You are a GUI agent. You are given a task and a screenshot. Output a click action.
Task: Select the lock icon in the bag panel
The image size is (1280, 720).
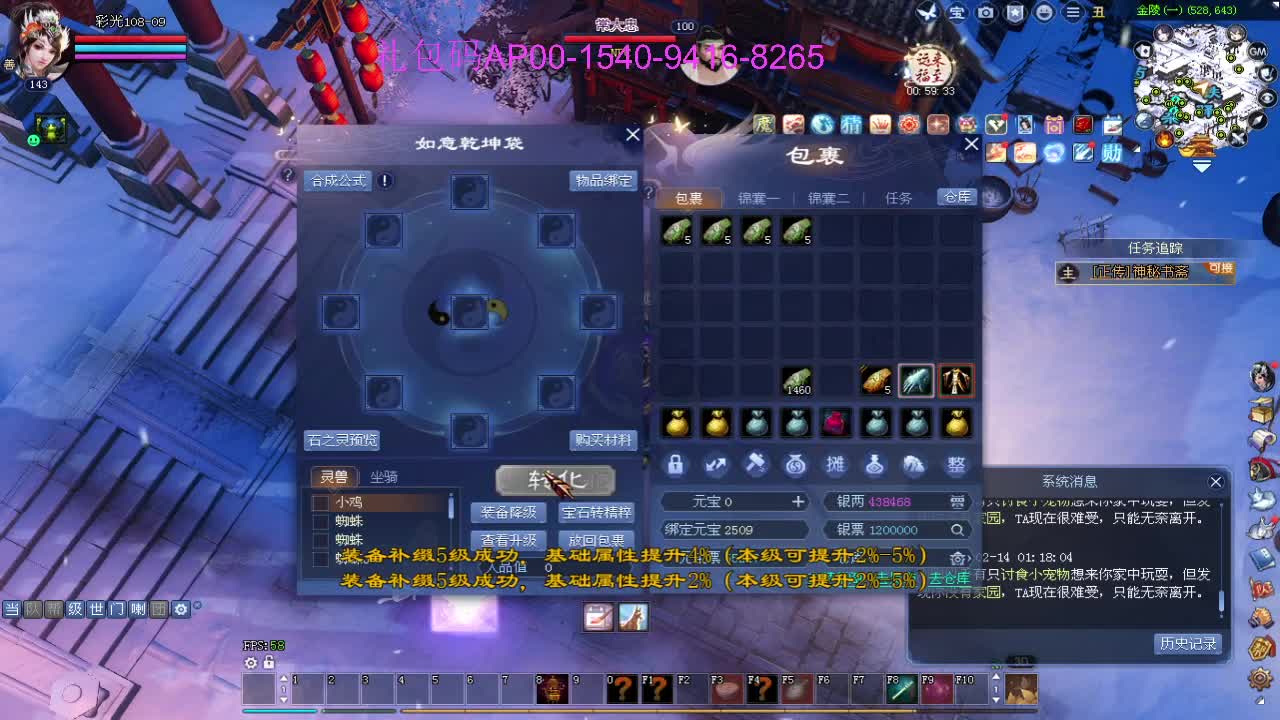click(x=676, y=464)
